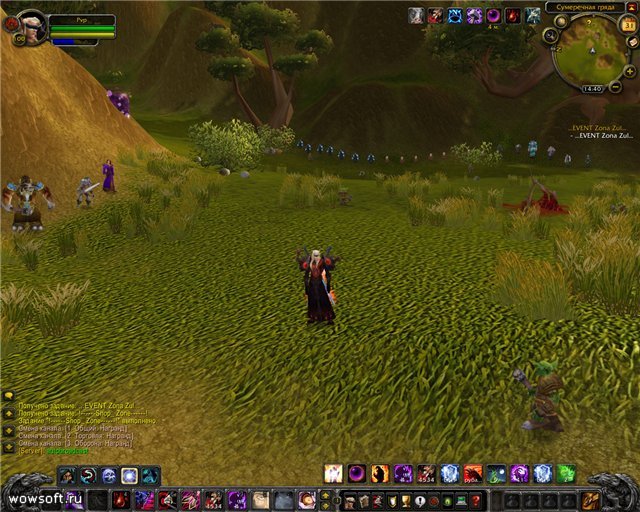The width and height of the screenshot is (640, 512).
Task: Open the calendar button showing 31
Action: (x=630, y=25)
